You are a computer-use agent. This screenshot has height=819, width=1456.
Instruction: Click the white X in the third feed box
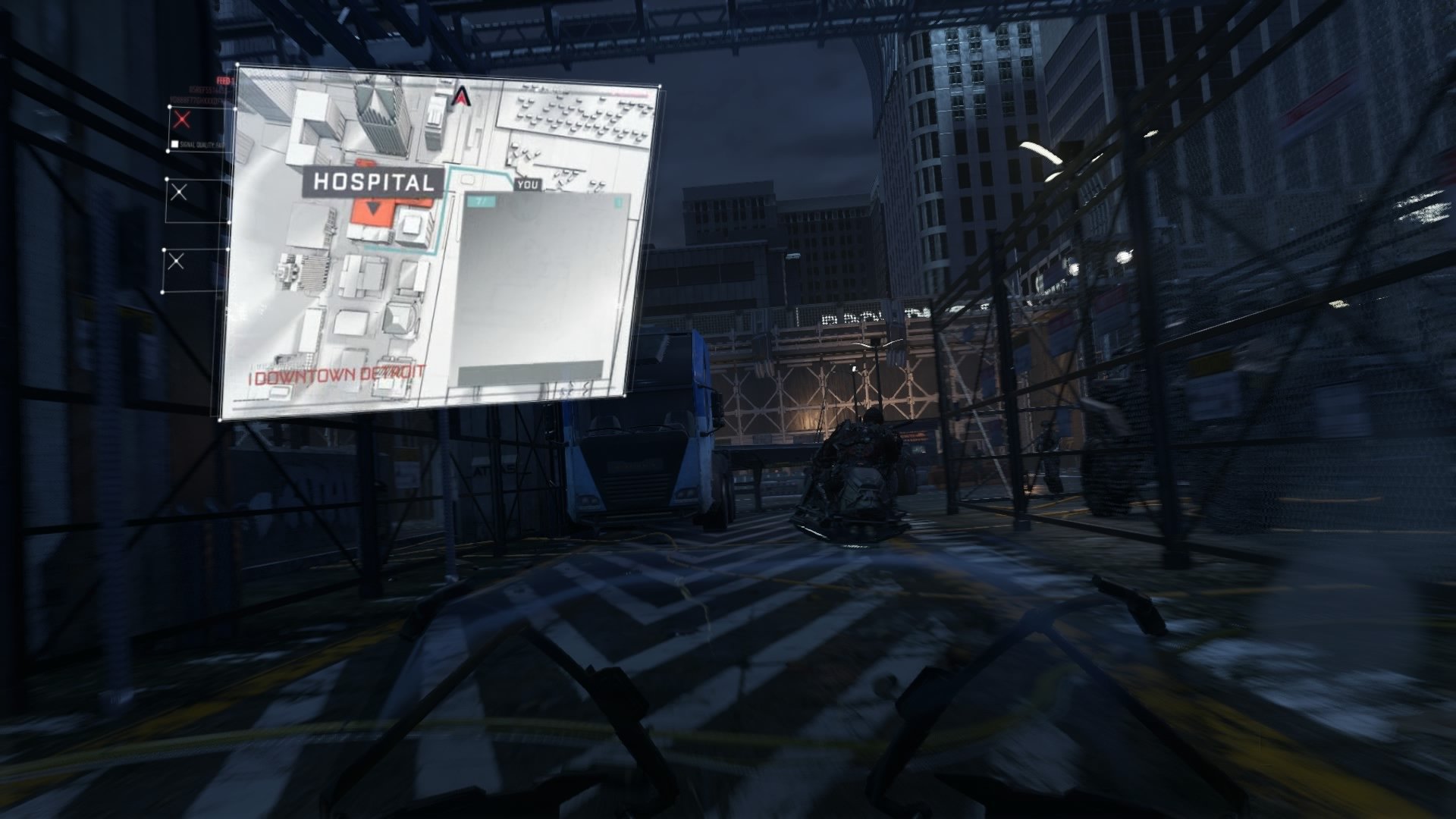(176, 259)
